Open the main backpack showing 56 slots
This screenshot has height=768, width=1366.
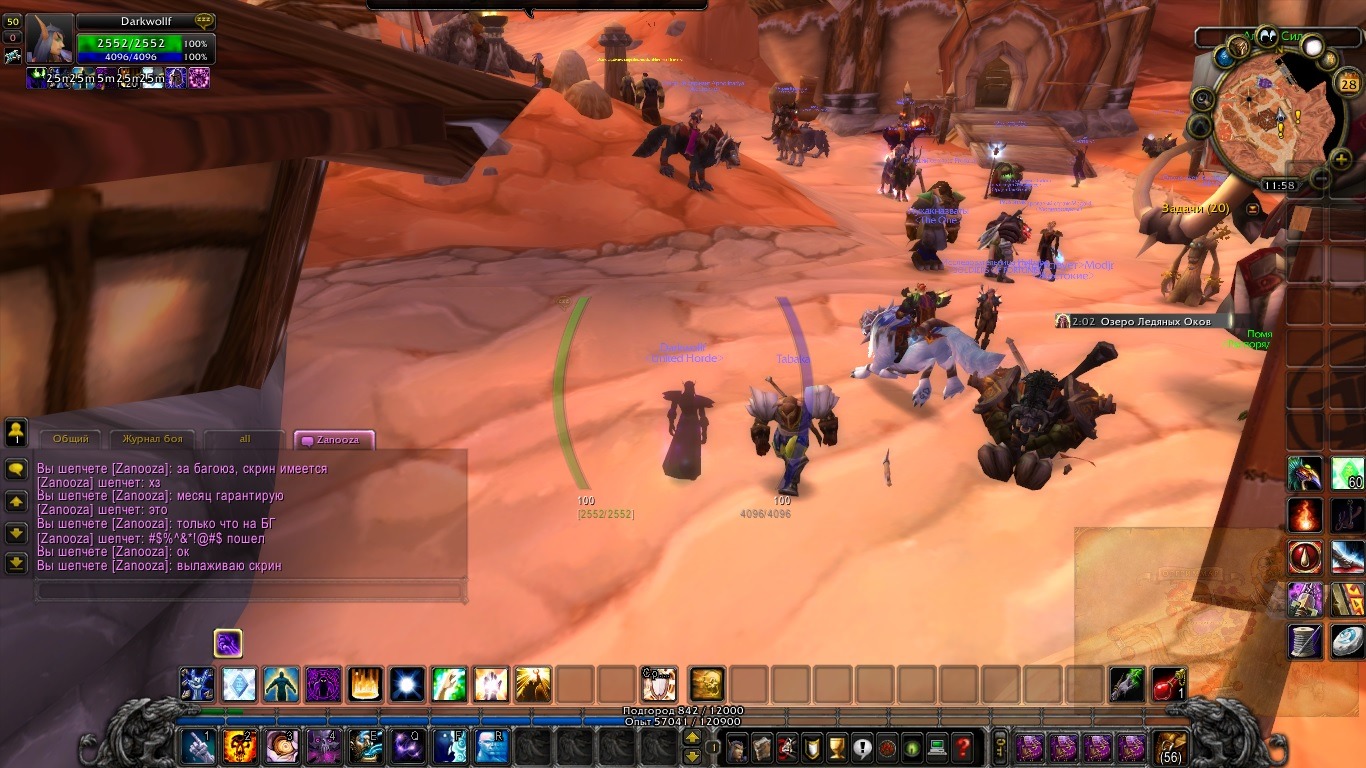[1170, 747]
